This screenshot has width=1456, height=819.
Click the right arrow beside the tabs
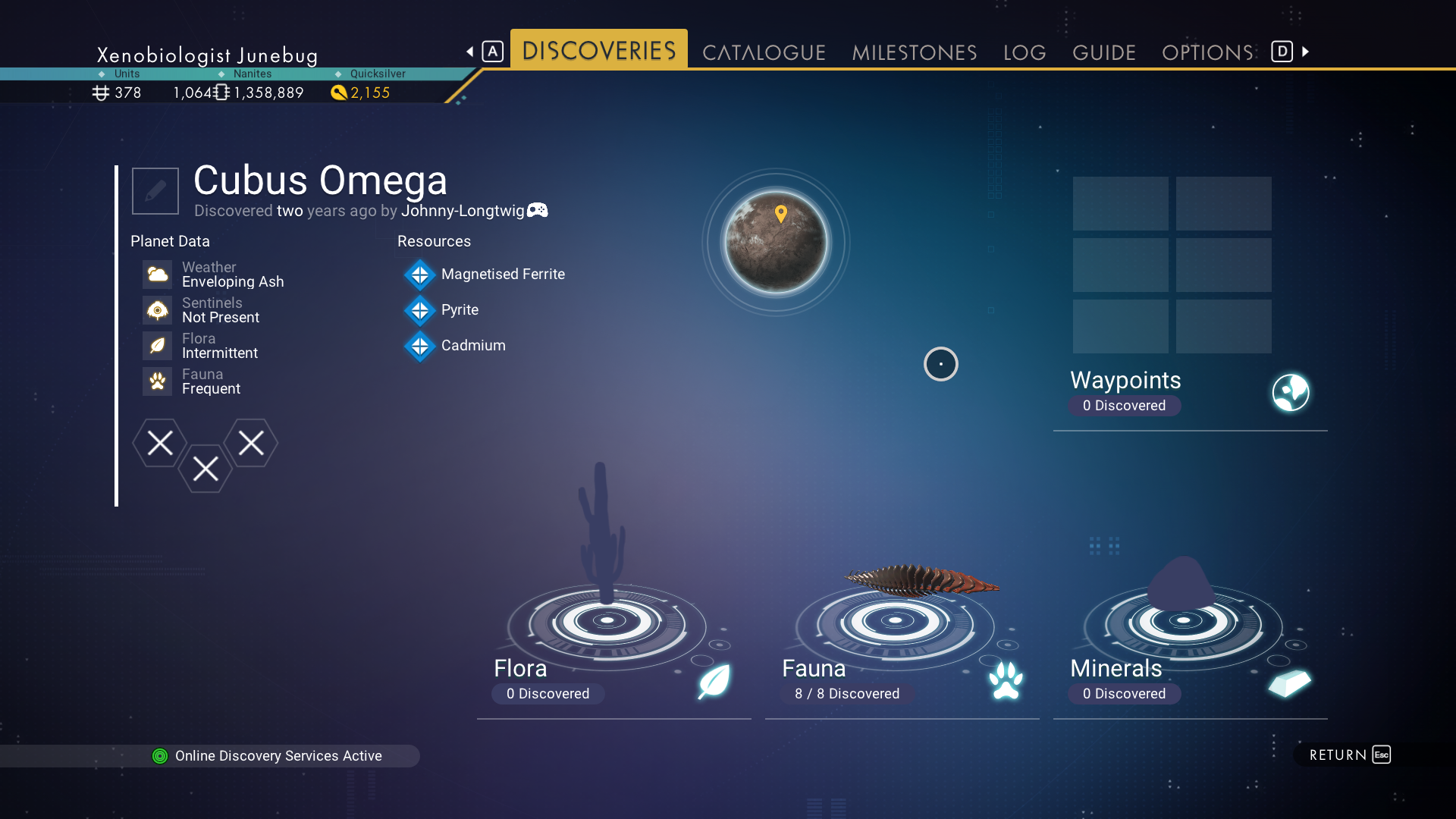point(1306,52)
